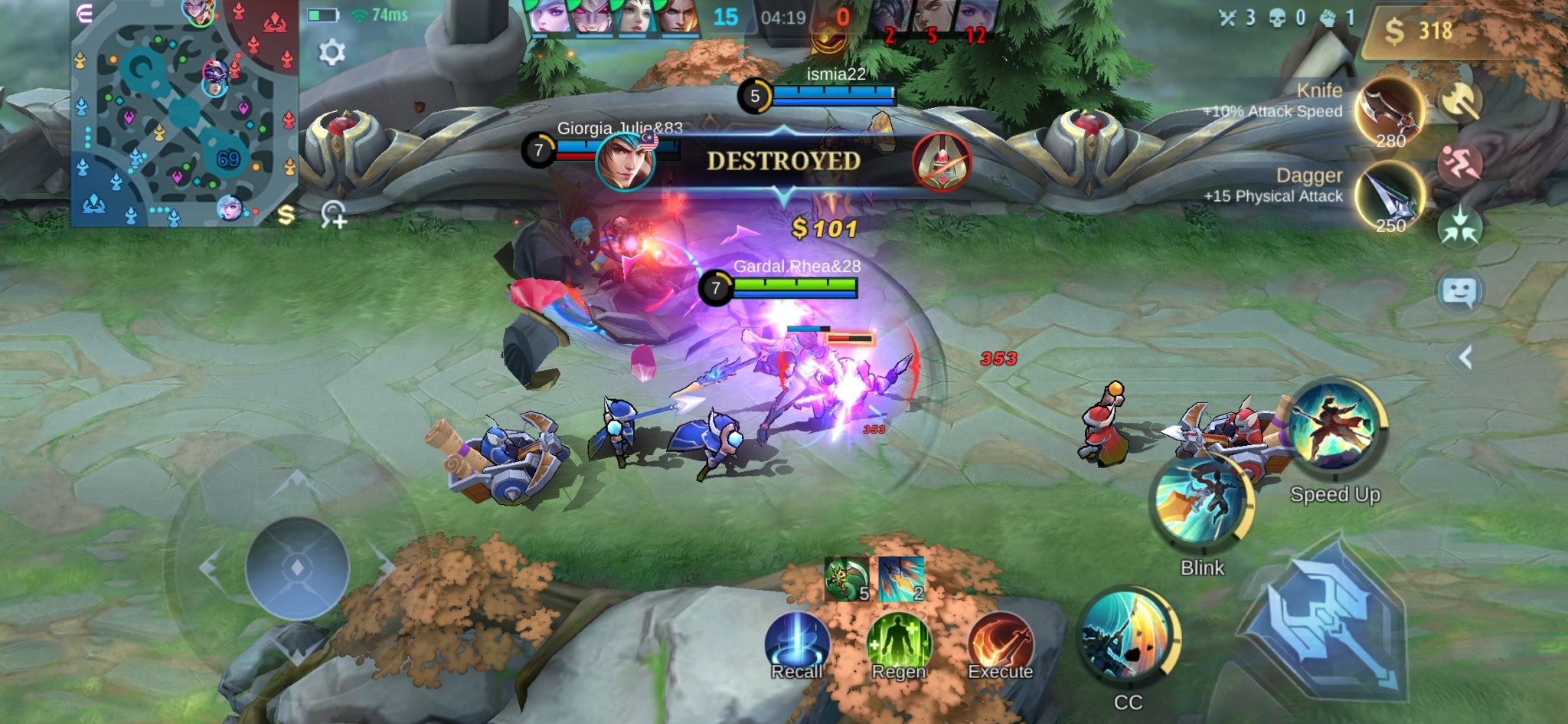Send the gather signal icon

[x=1460, y=228]
